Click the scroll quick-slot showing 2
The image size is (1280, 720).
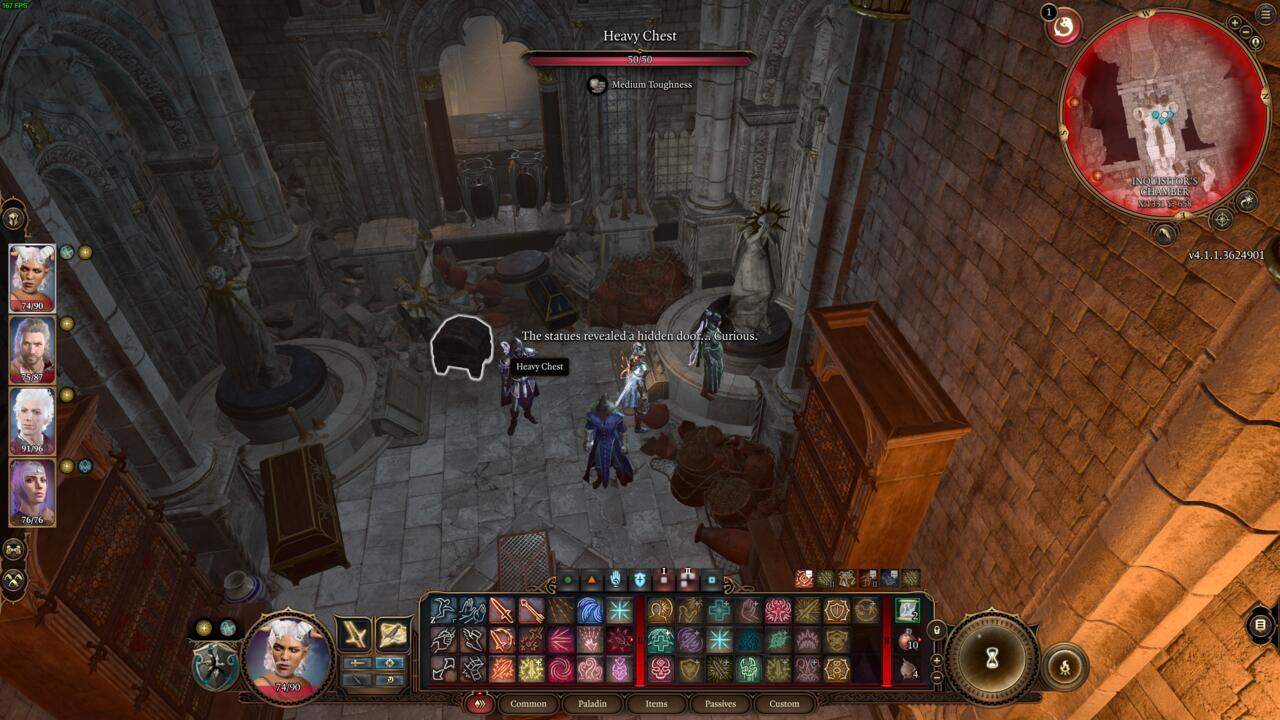pos(906,611)
